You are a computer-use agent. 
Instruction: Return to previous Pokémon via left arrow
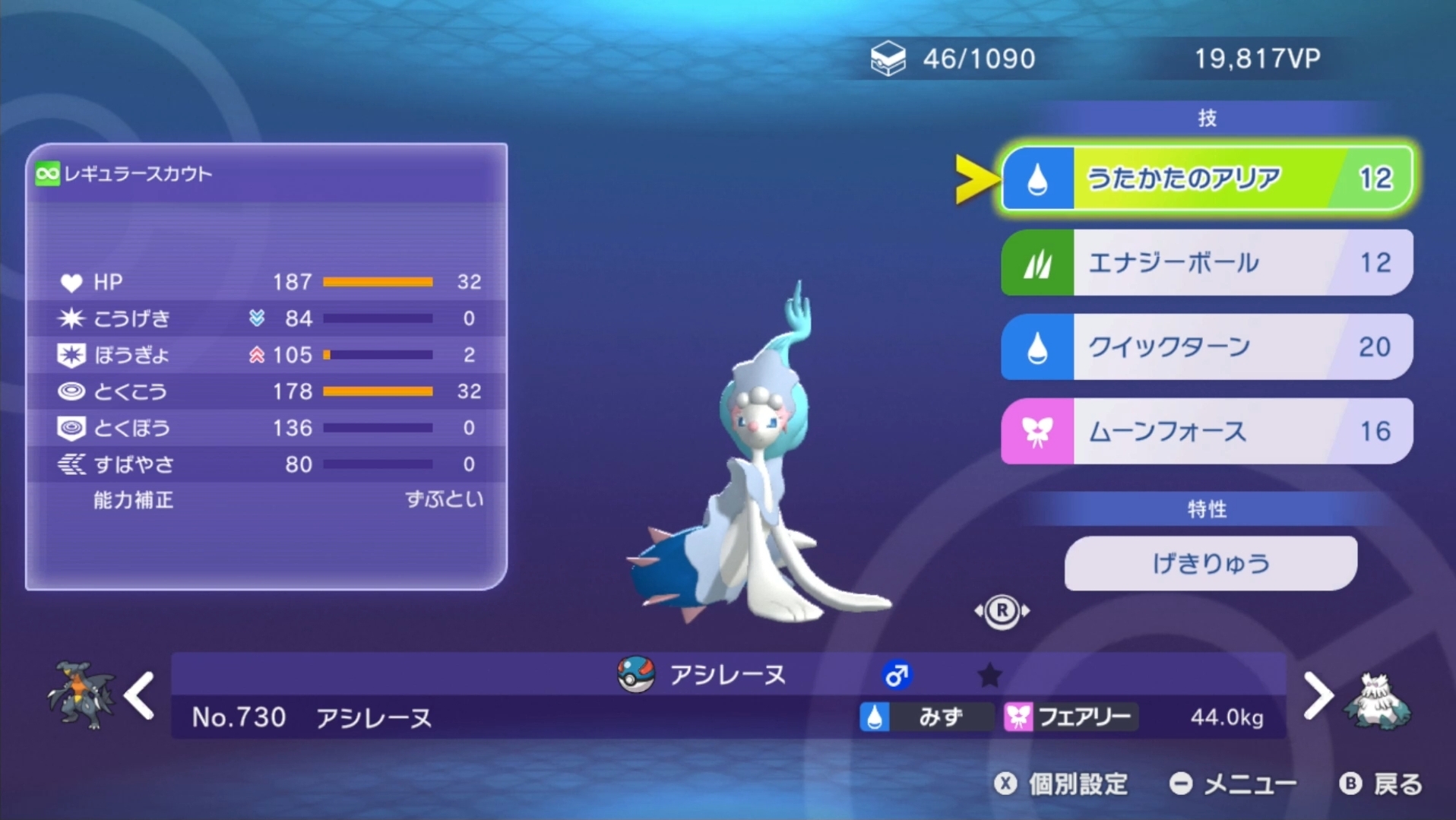139,694
